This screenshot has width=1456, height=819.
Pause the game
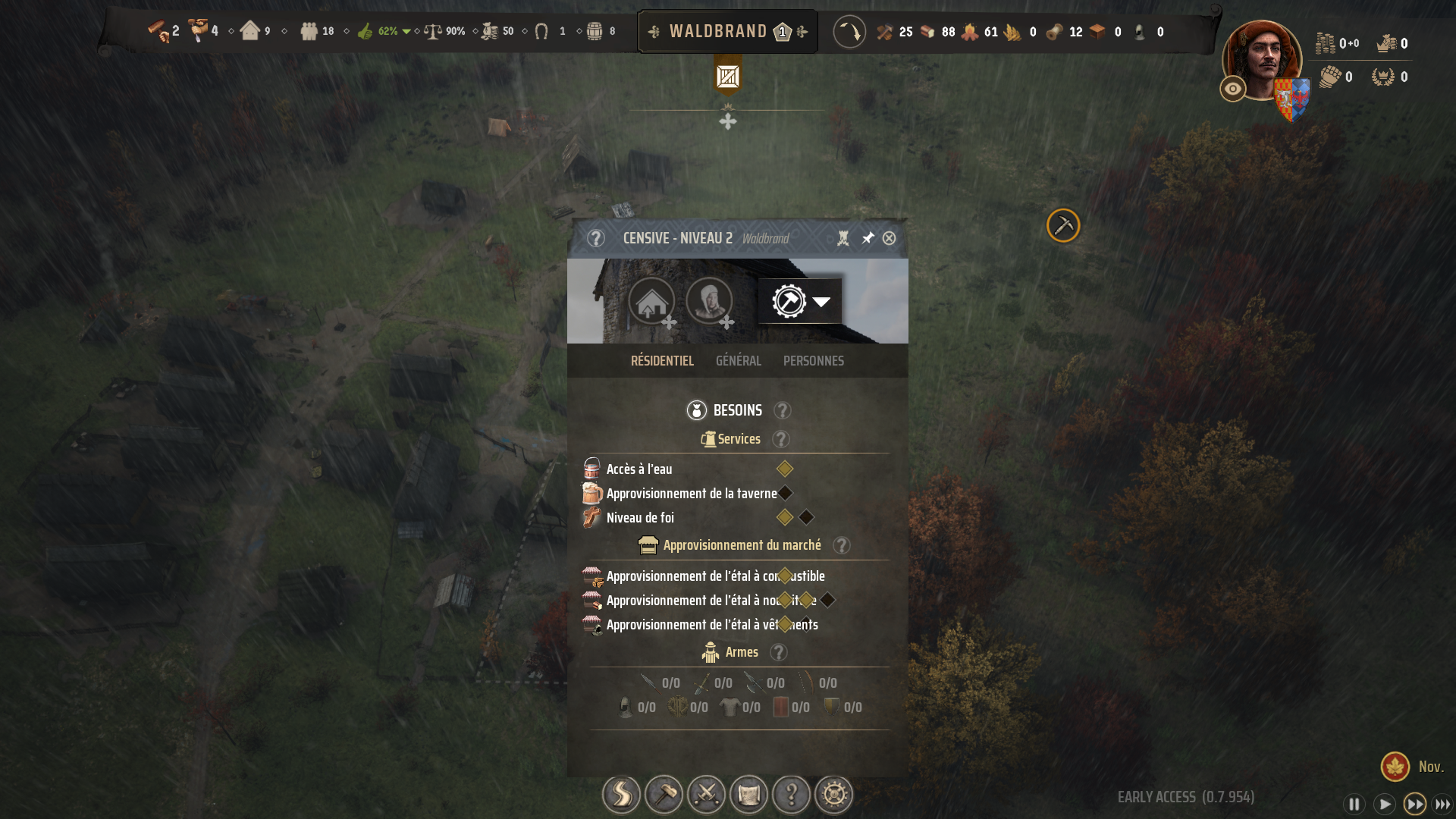(x=1354, y=804)
